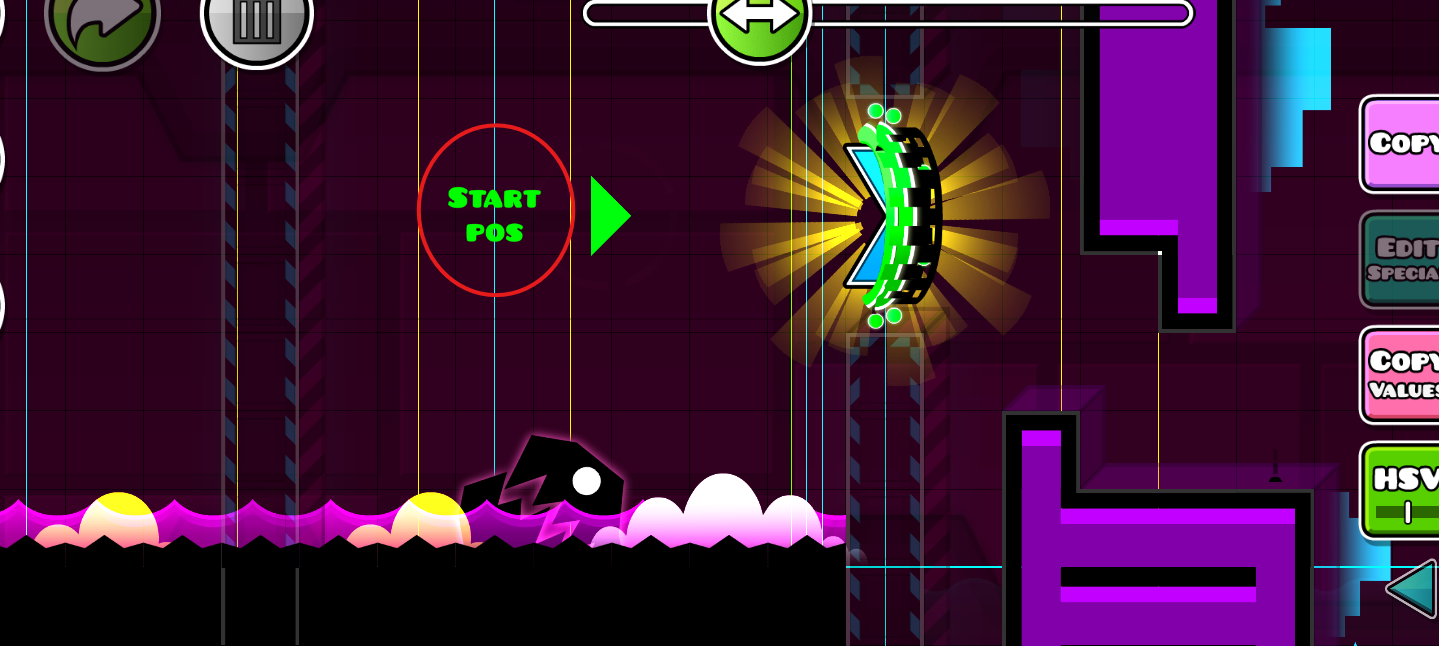Viewport: 1439px width, 646px height.
Task: Click the green redo arrow button
Action: [x=102, y=20]
